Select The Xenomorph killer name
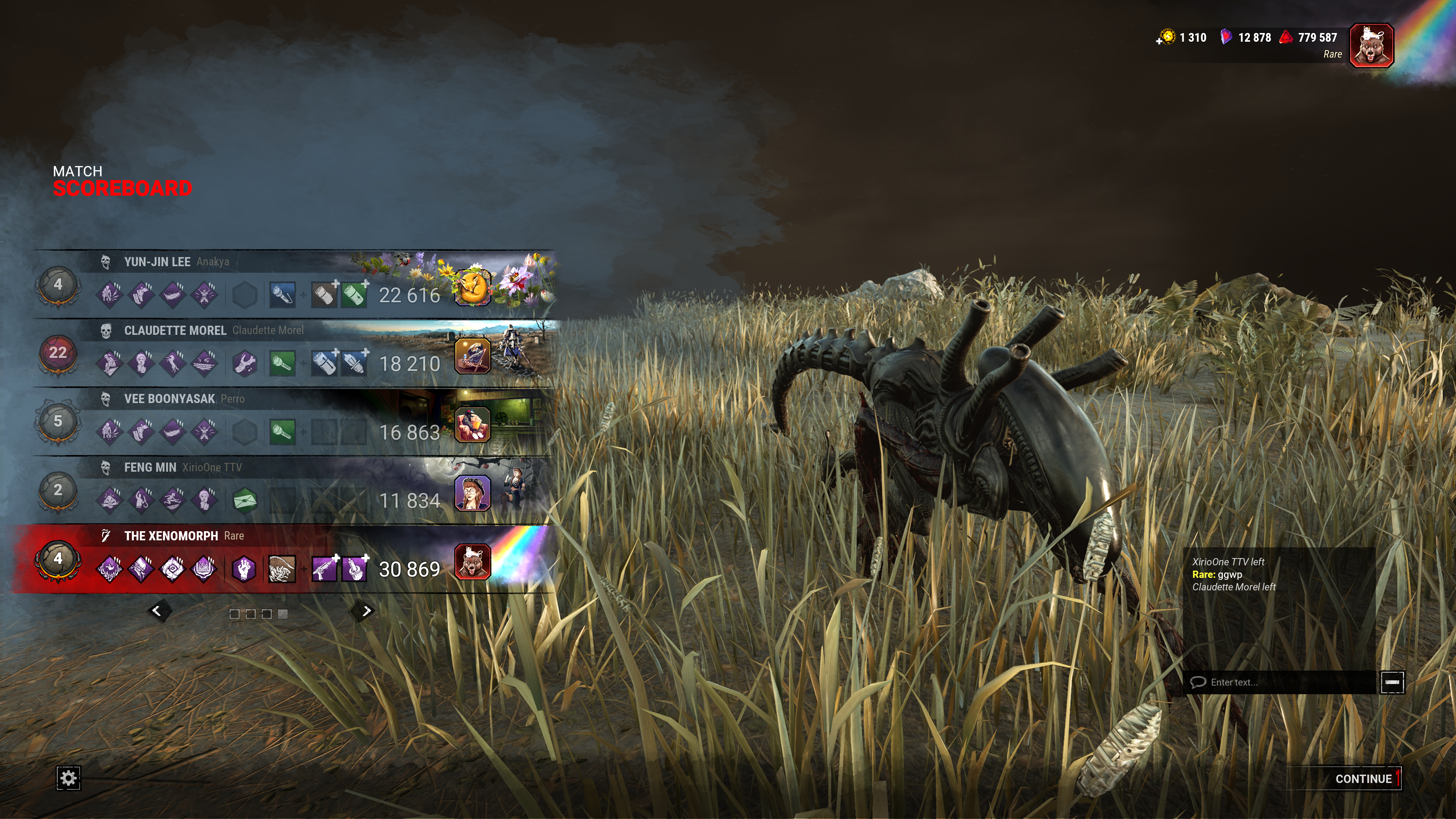The width and height of the screenshot is (1456, 819). coord(171,536)
